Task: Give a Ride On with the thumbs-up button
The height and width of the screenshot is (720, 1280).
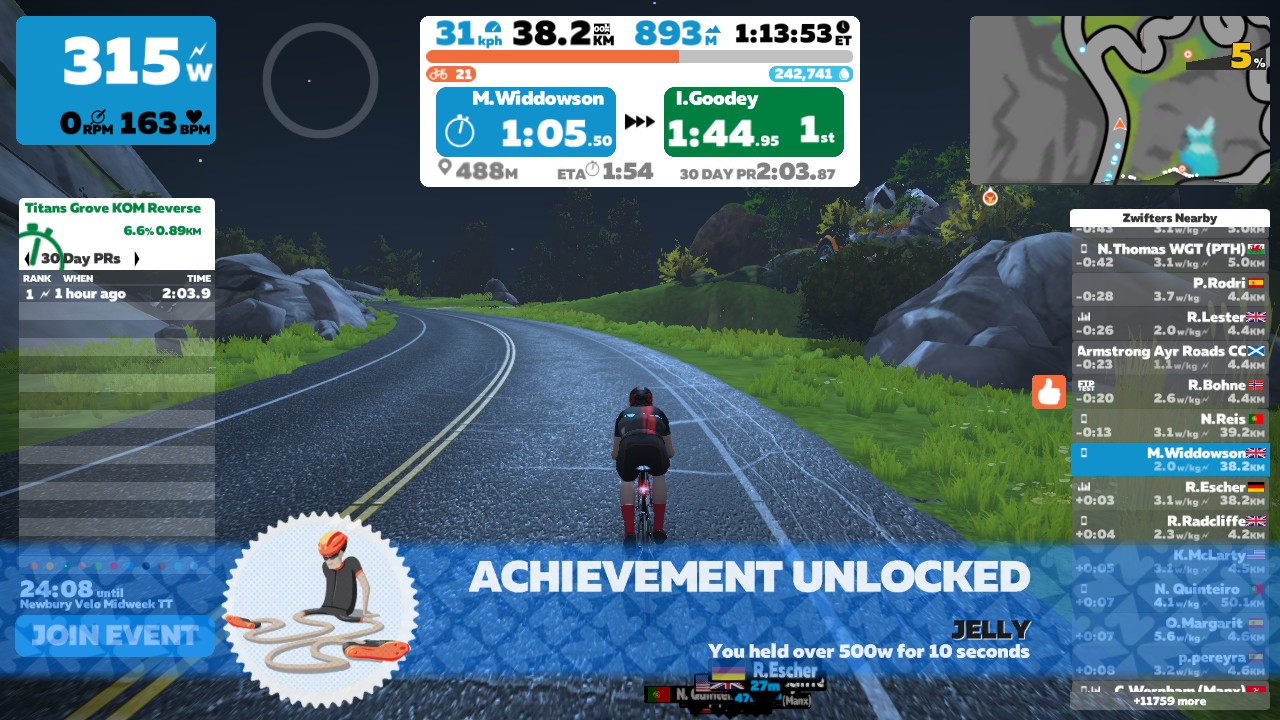Action: tap(1049, 392)
